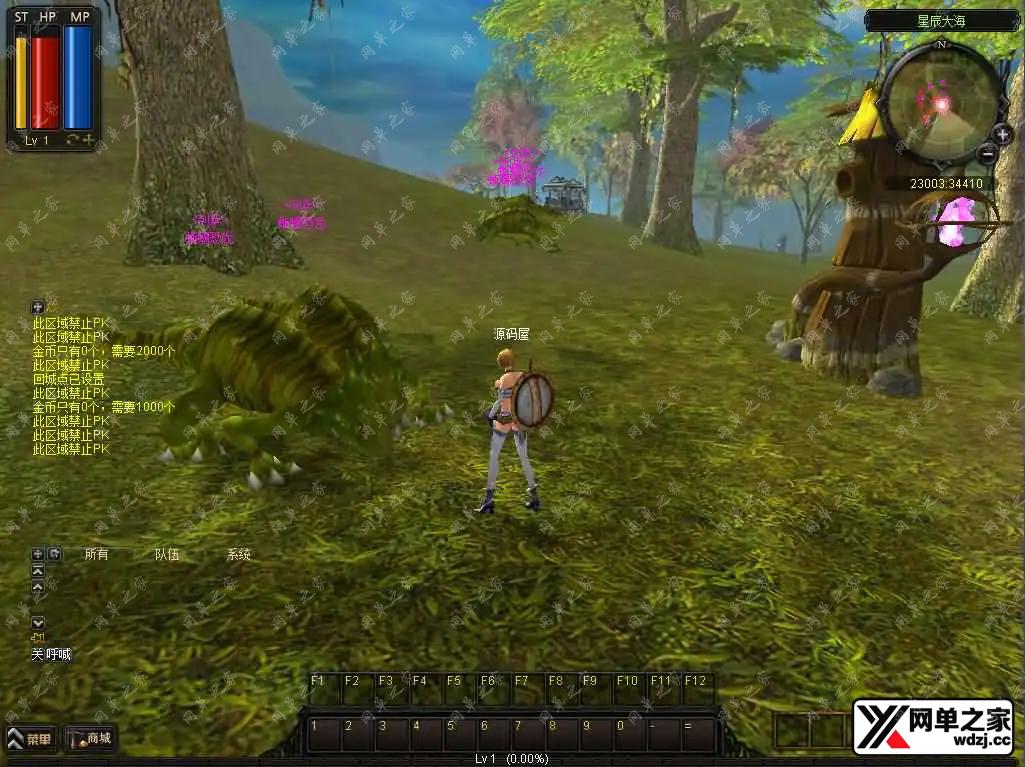Switch to the 系统 chat tab

point(238,554)
